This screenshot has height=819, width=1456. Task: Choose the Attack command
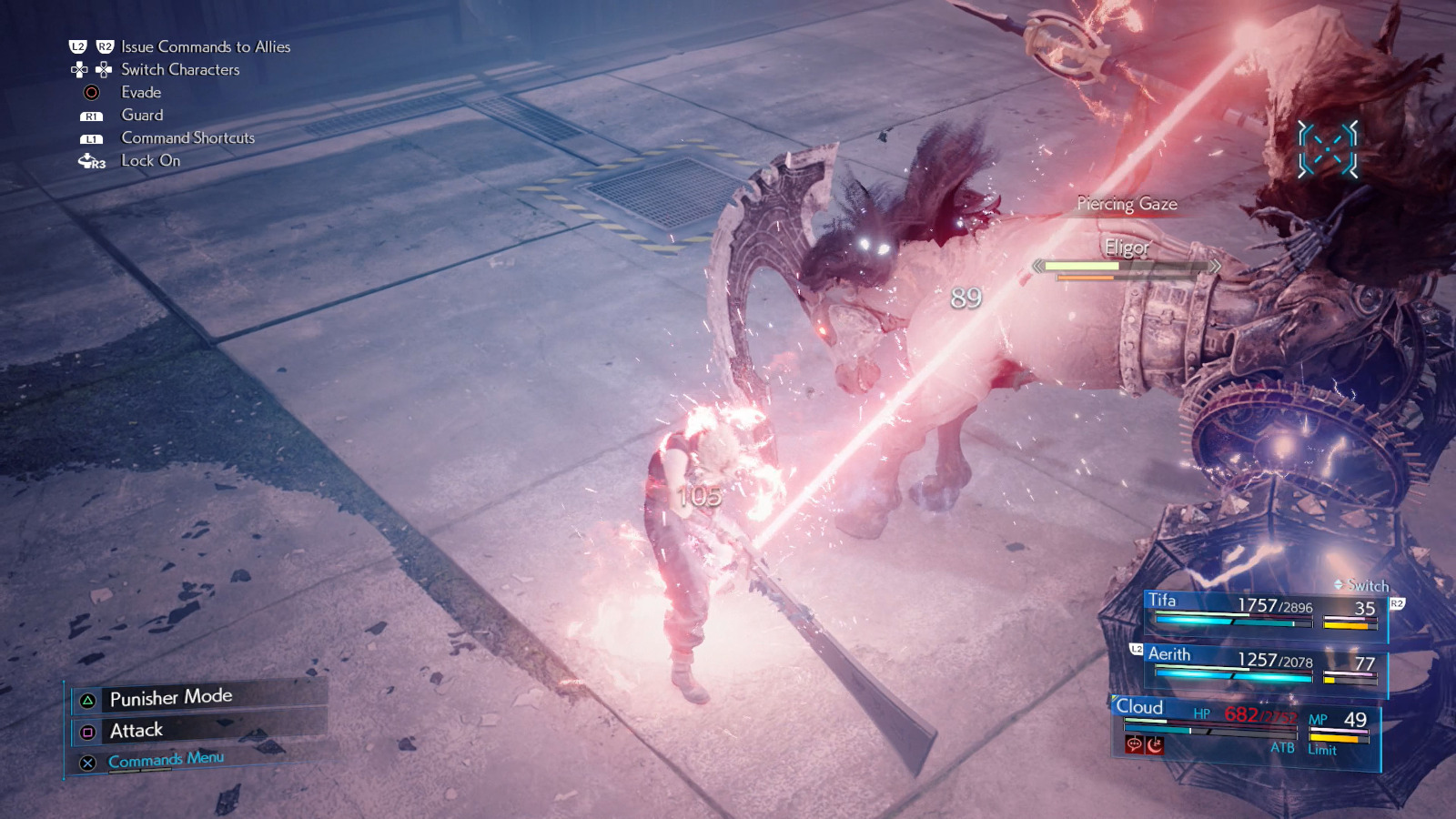point(136,731)
